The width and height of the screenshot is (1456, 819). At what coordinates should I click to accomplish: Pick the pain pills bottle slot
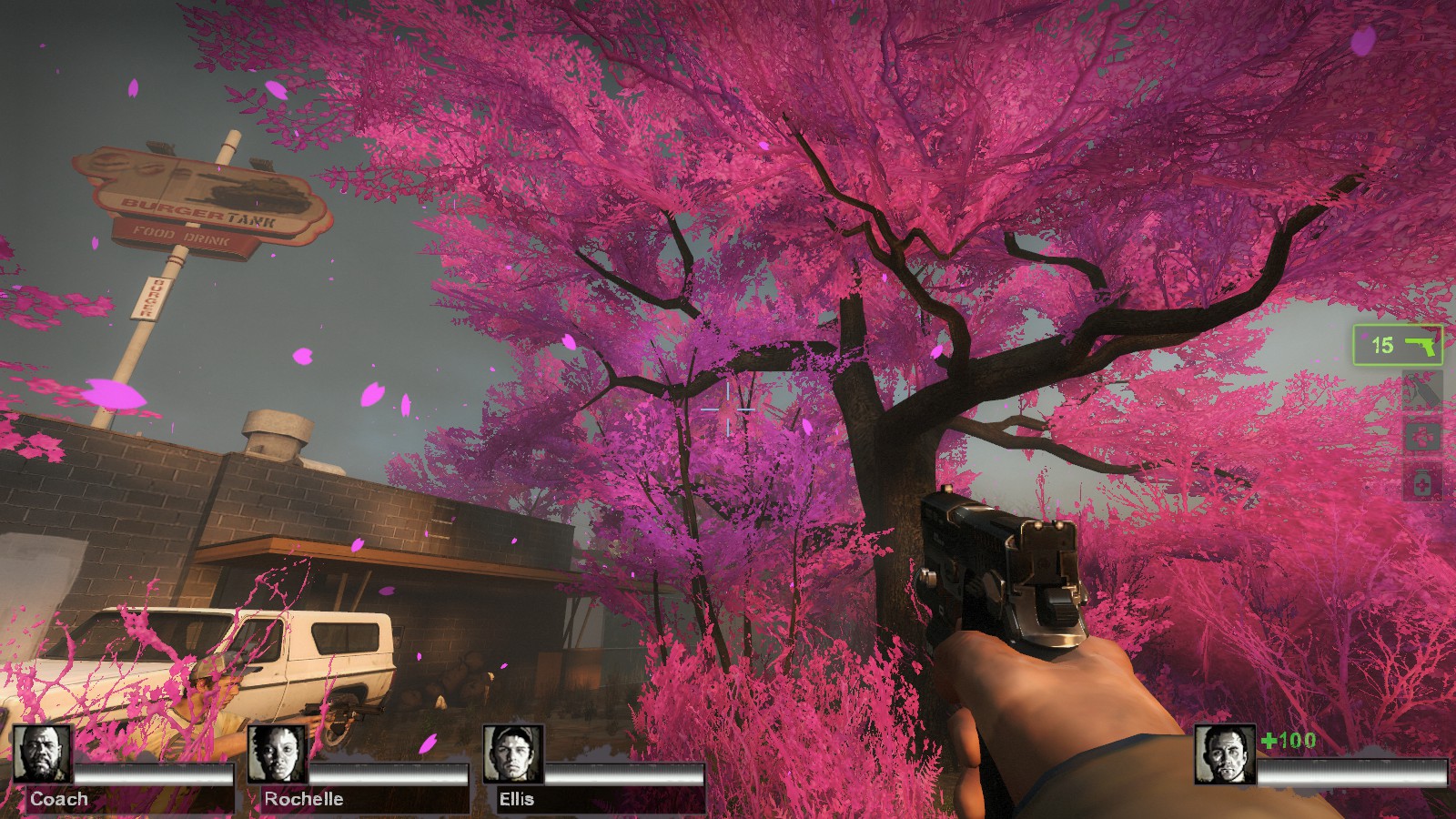coord(1422,483)
